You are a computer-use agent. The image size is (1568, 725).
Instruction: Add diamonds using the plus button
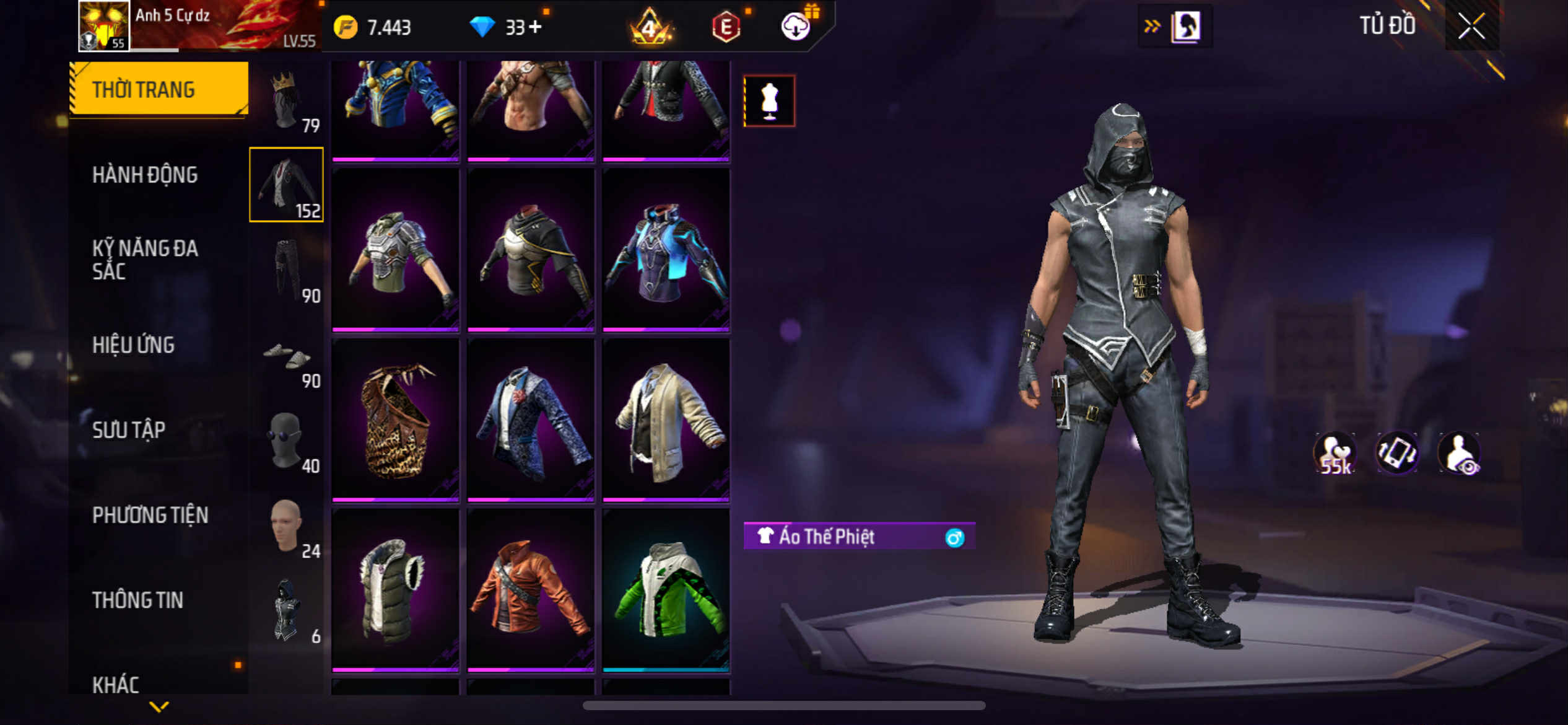535,27
